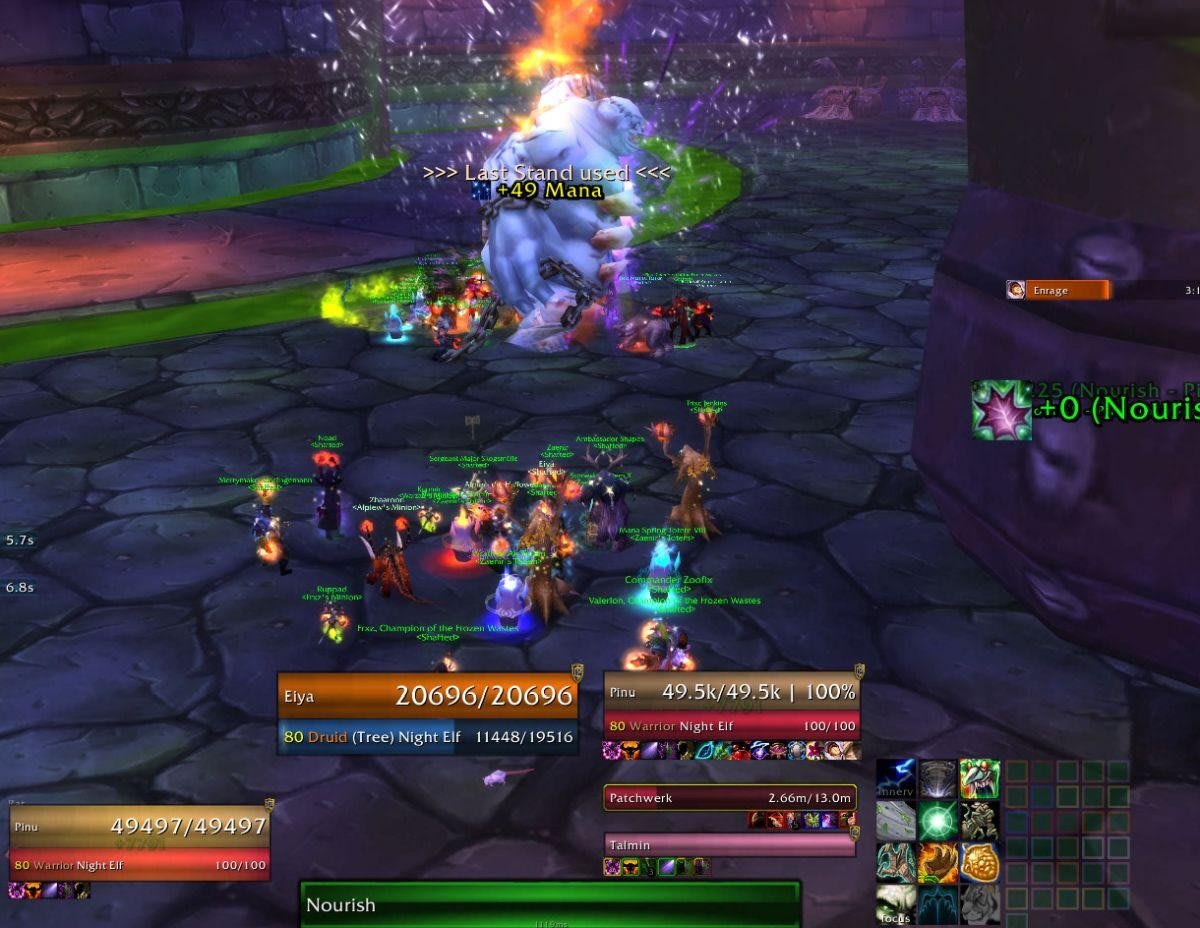
Task: Cast Innervate from the action bar
Action: point(897,779)
